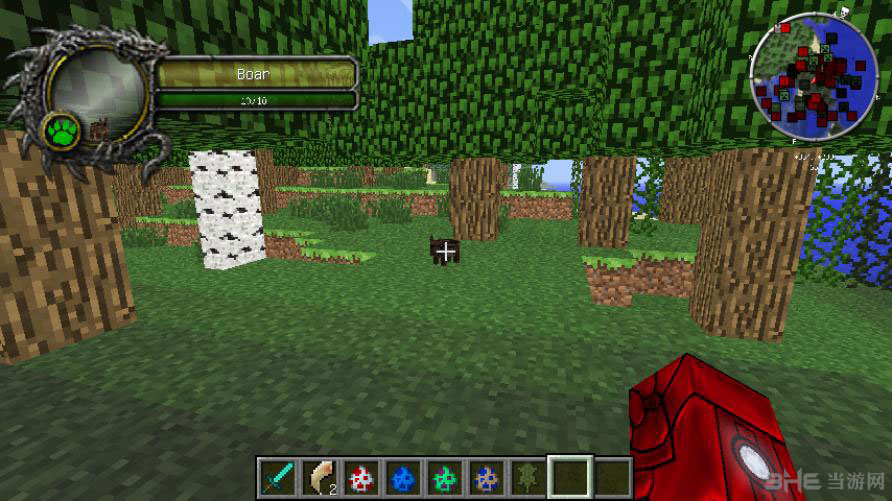
Task: Select the blue and tan spawn egg
Action: (x=484, y=476)
